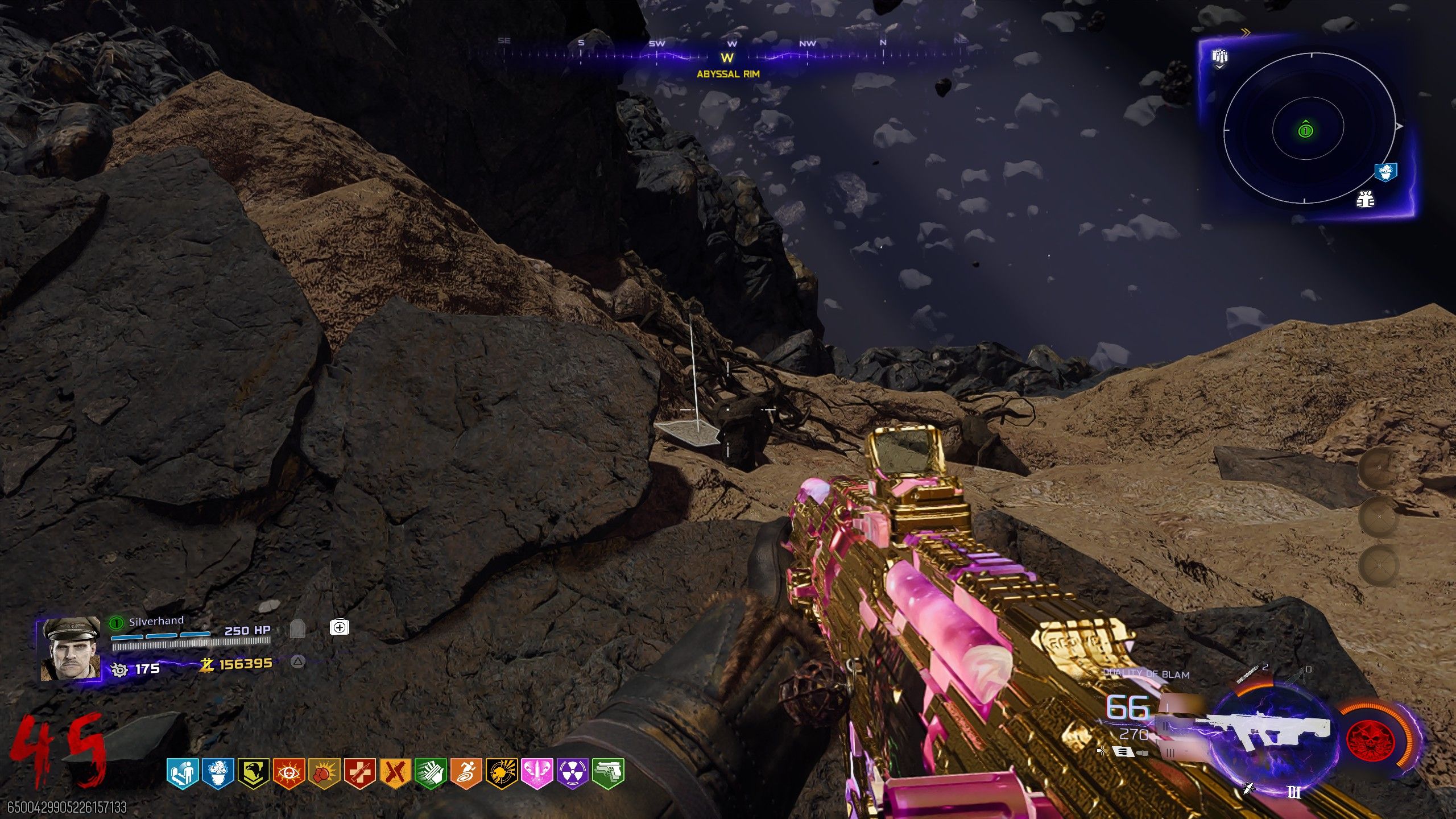
Task: Click the circular minimap radar
Action: coord(1309,130)
